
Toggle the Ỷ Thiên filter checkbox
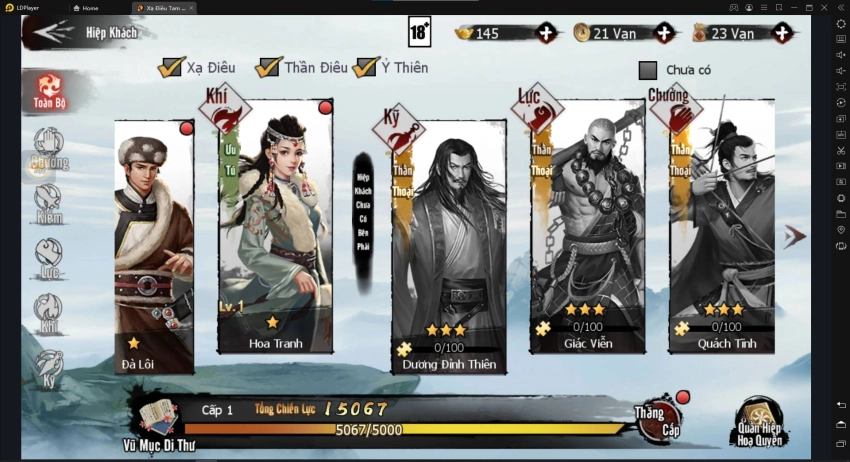click(x=366, y=68)
